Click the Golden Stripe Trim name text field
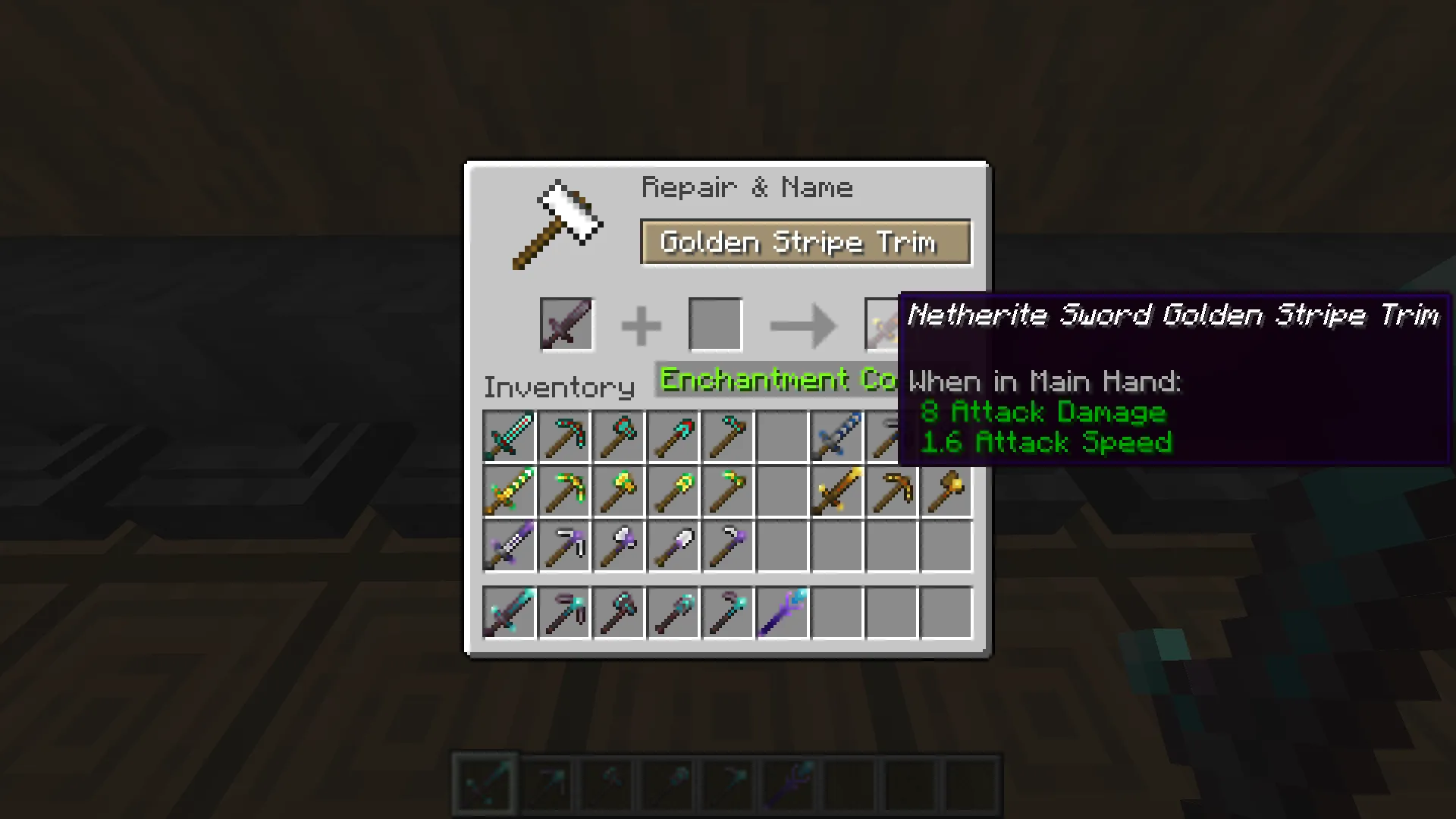1456x819 pixels. pos(805,243)
